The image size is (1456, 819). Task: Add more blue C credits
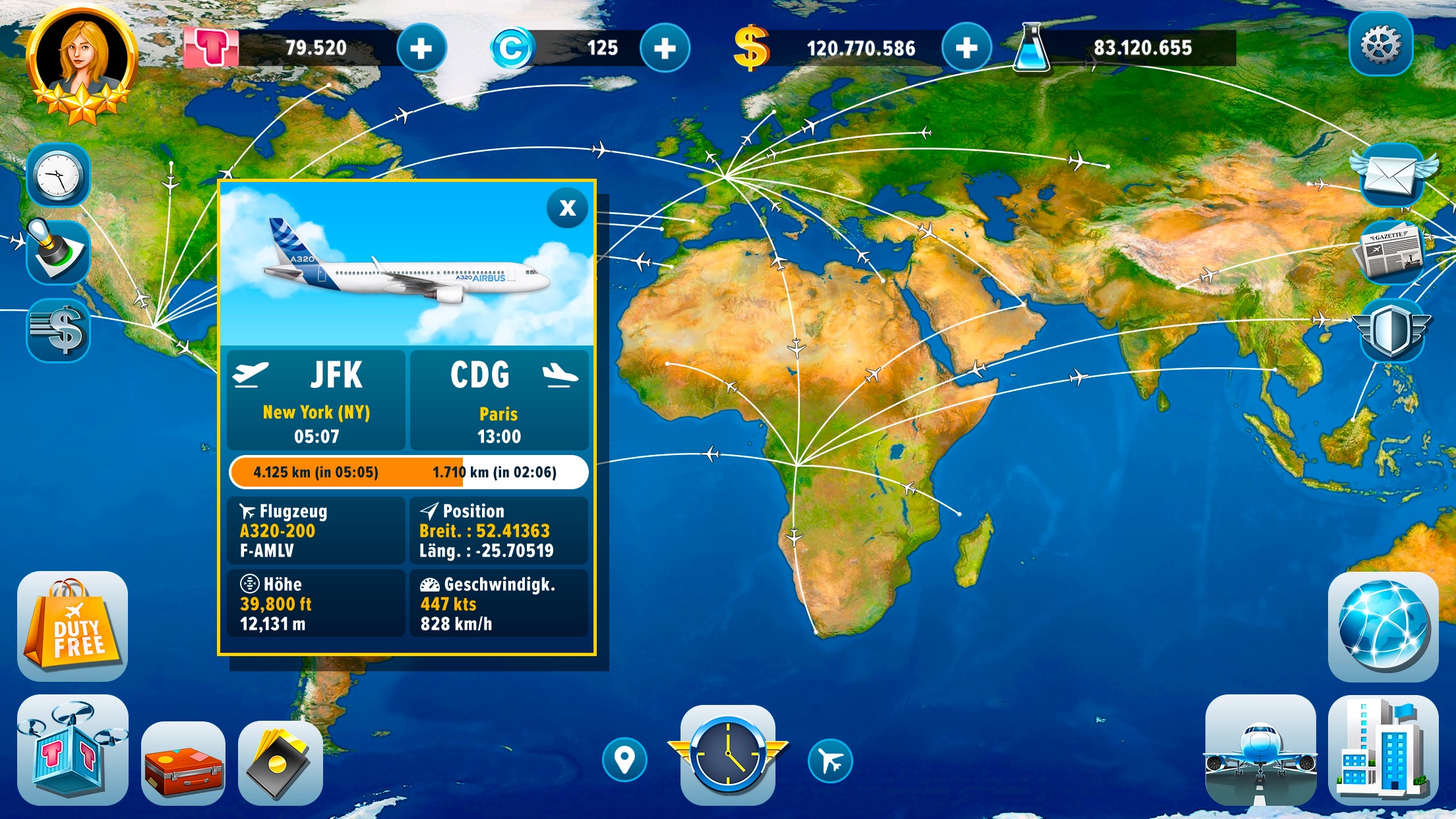[665, 48]
